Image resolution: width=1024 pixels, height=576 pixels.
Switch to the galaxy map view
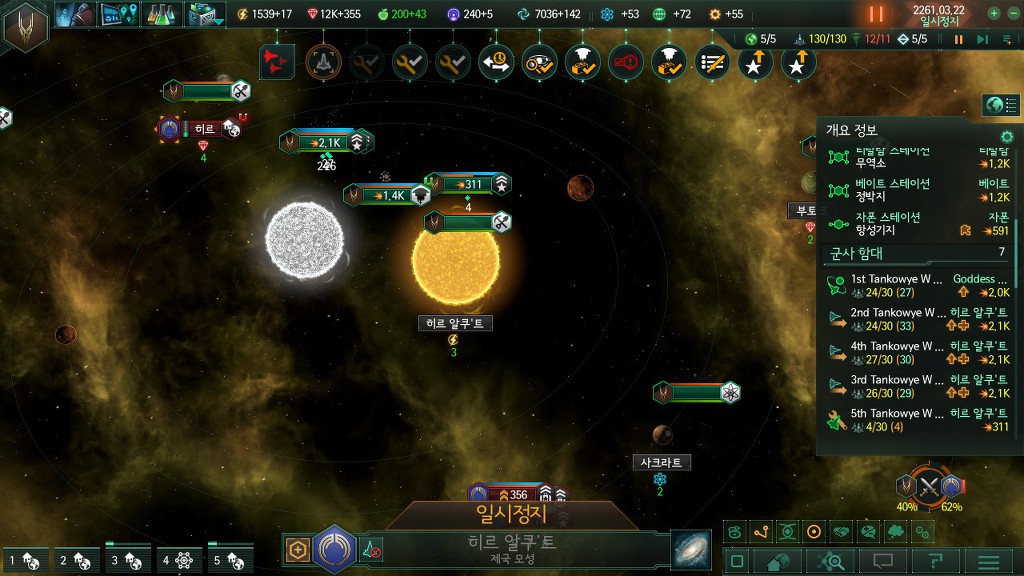point(691,549)
